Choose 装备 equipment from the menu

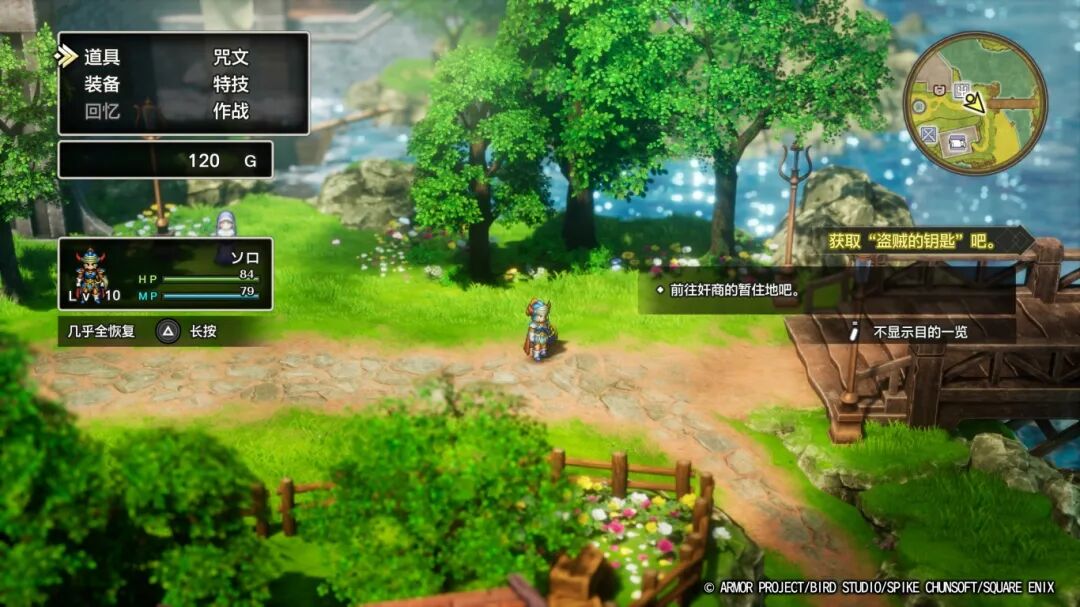coord(102,84)
